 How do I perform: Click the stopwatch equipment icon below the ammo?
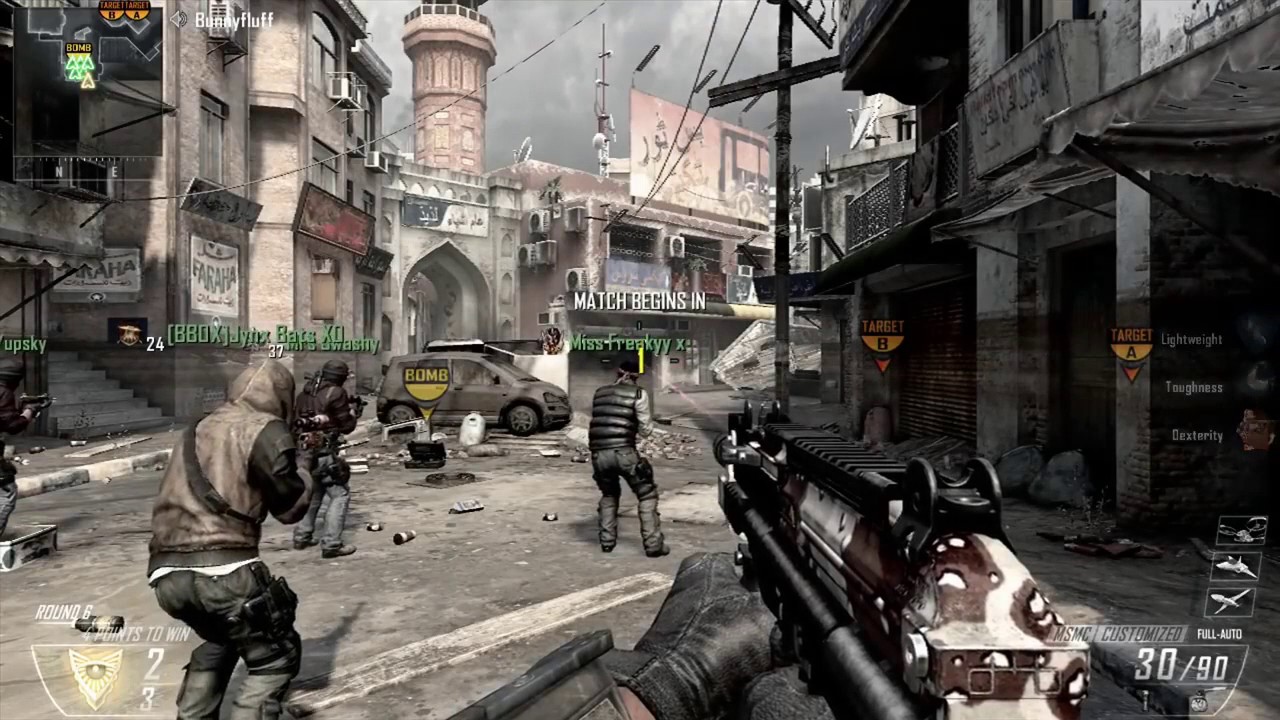(x=1197, y=703)
